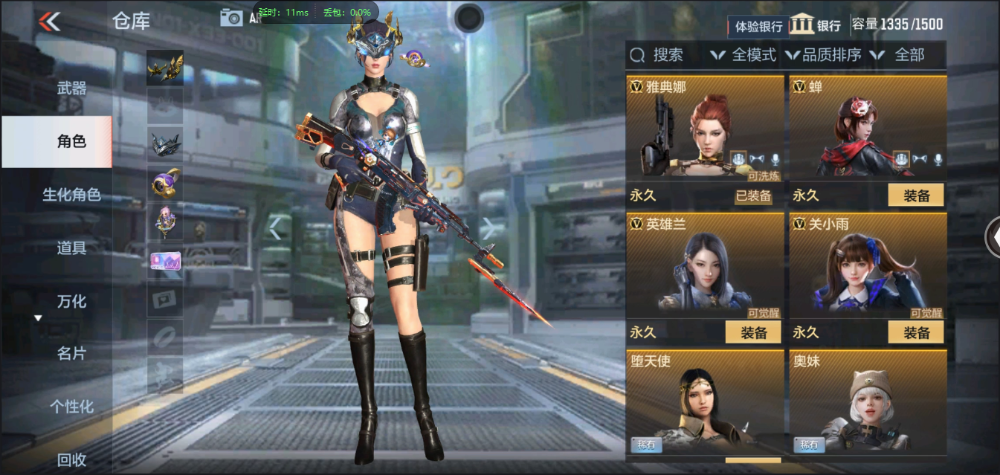
Task: Open the 全部 filter dropdown
Action: coord(900,55)
